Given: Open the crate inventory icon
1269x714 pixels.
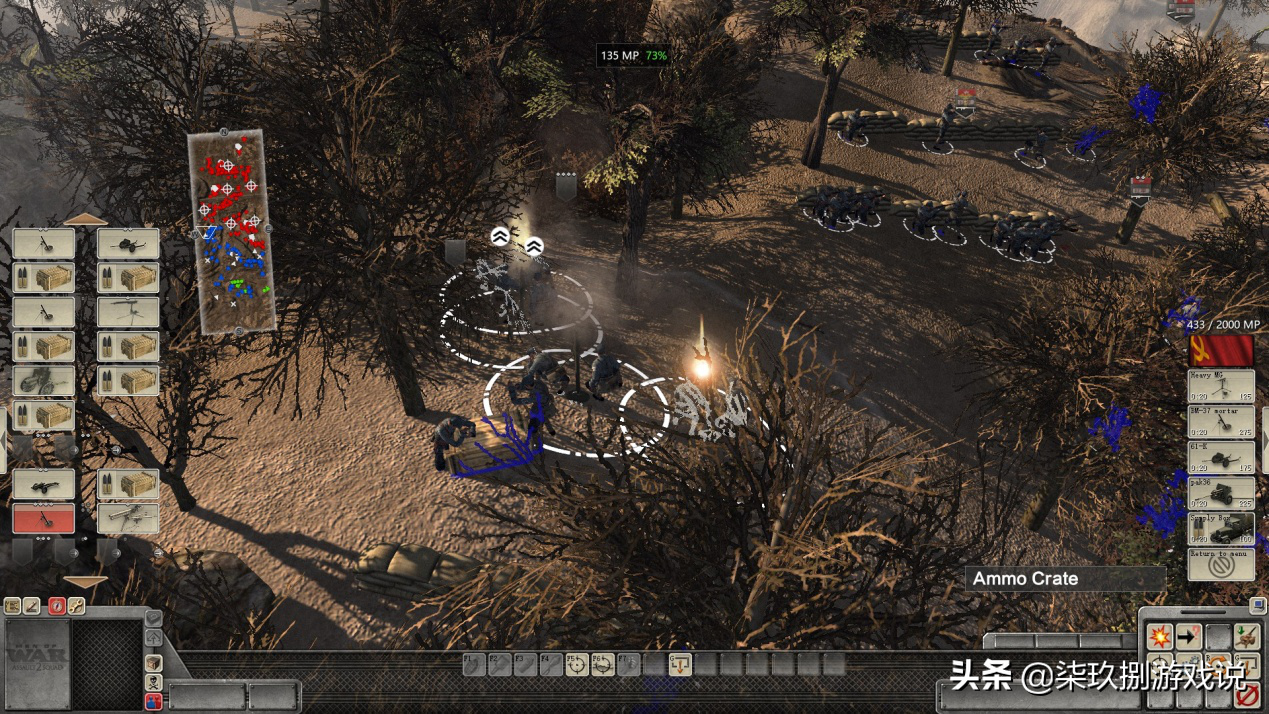Looking at the screenshot, I should pyautogui.click(x=153, y=663).
